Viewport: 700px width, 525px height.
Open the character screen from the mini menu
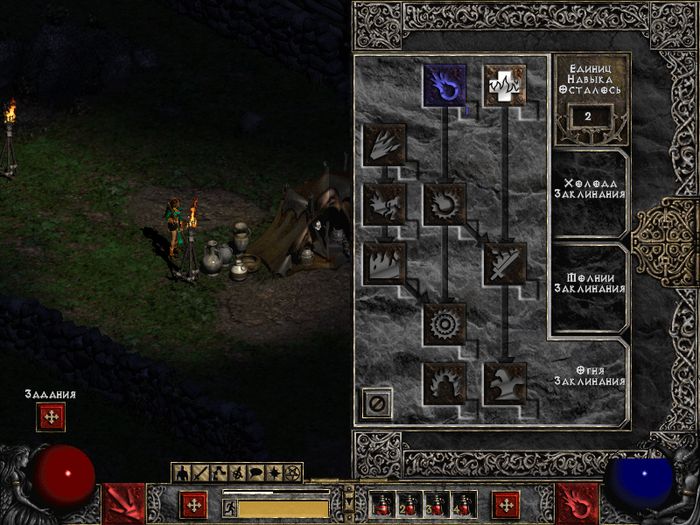(x=183, y=472)
